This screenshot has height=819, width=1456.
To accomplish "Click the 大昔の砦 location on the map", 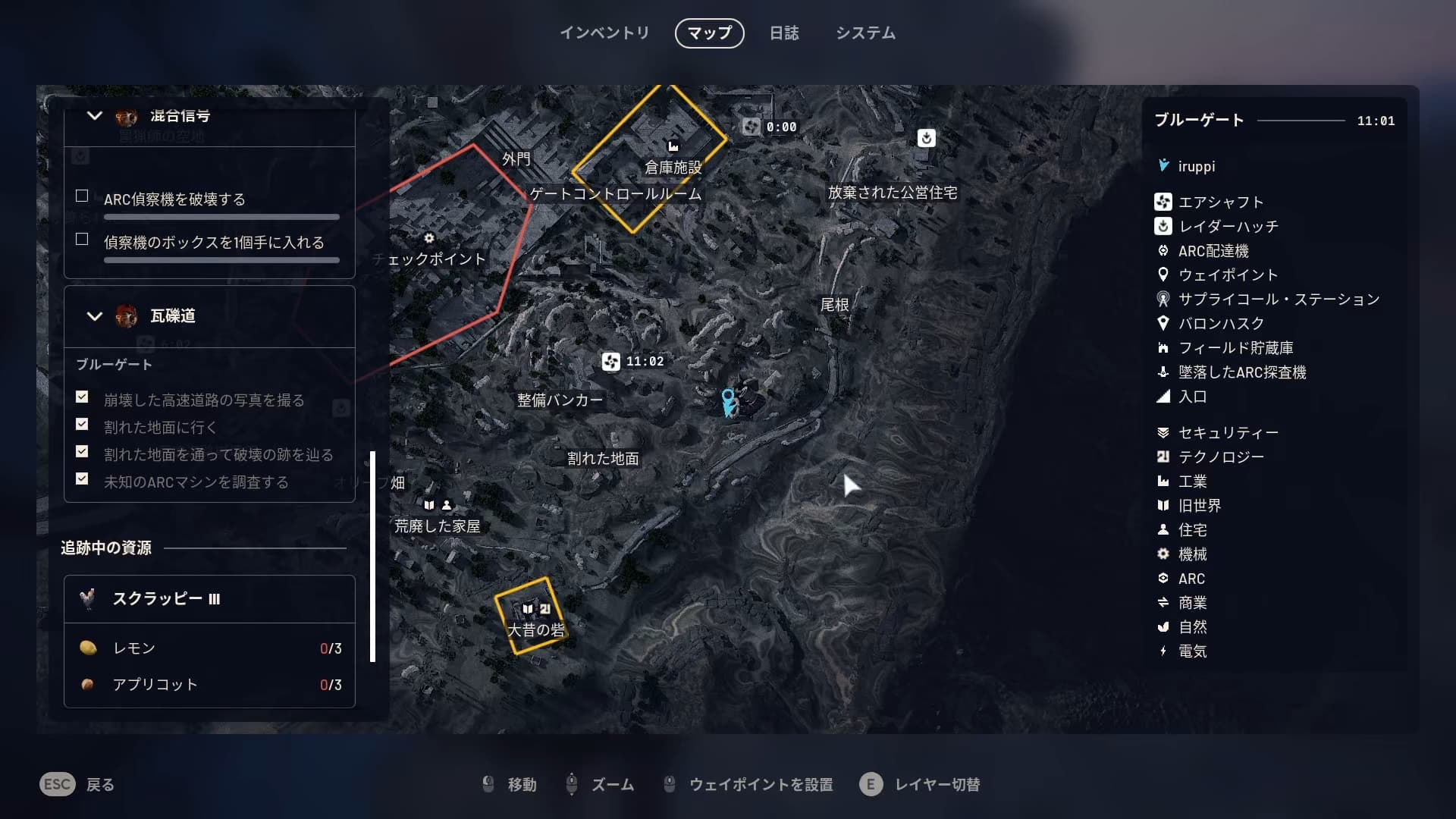I will click(535, 629).
